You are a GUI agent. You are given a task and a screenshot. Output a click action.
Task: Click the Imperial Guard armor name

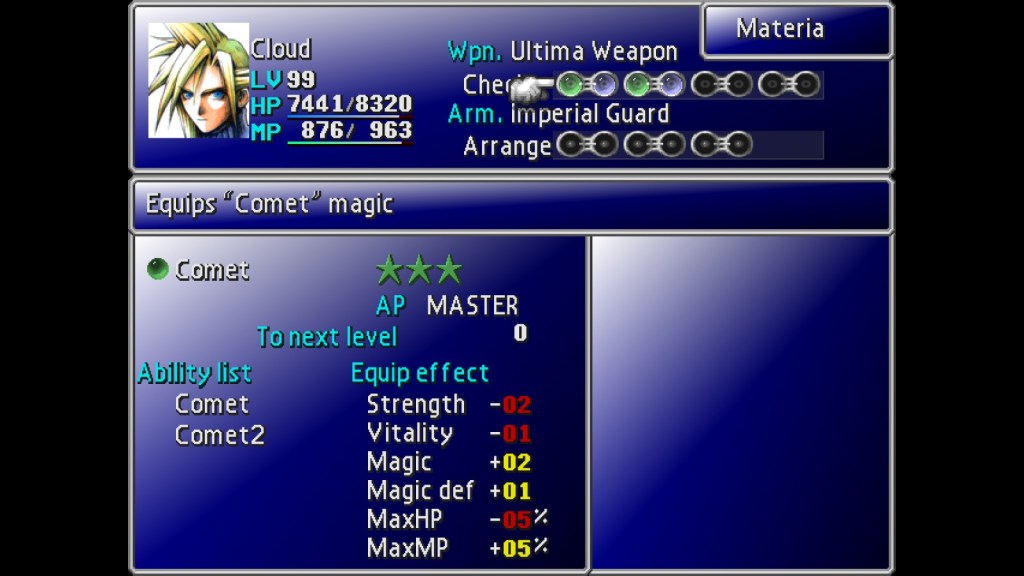[x=589, y=114]
